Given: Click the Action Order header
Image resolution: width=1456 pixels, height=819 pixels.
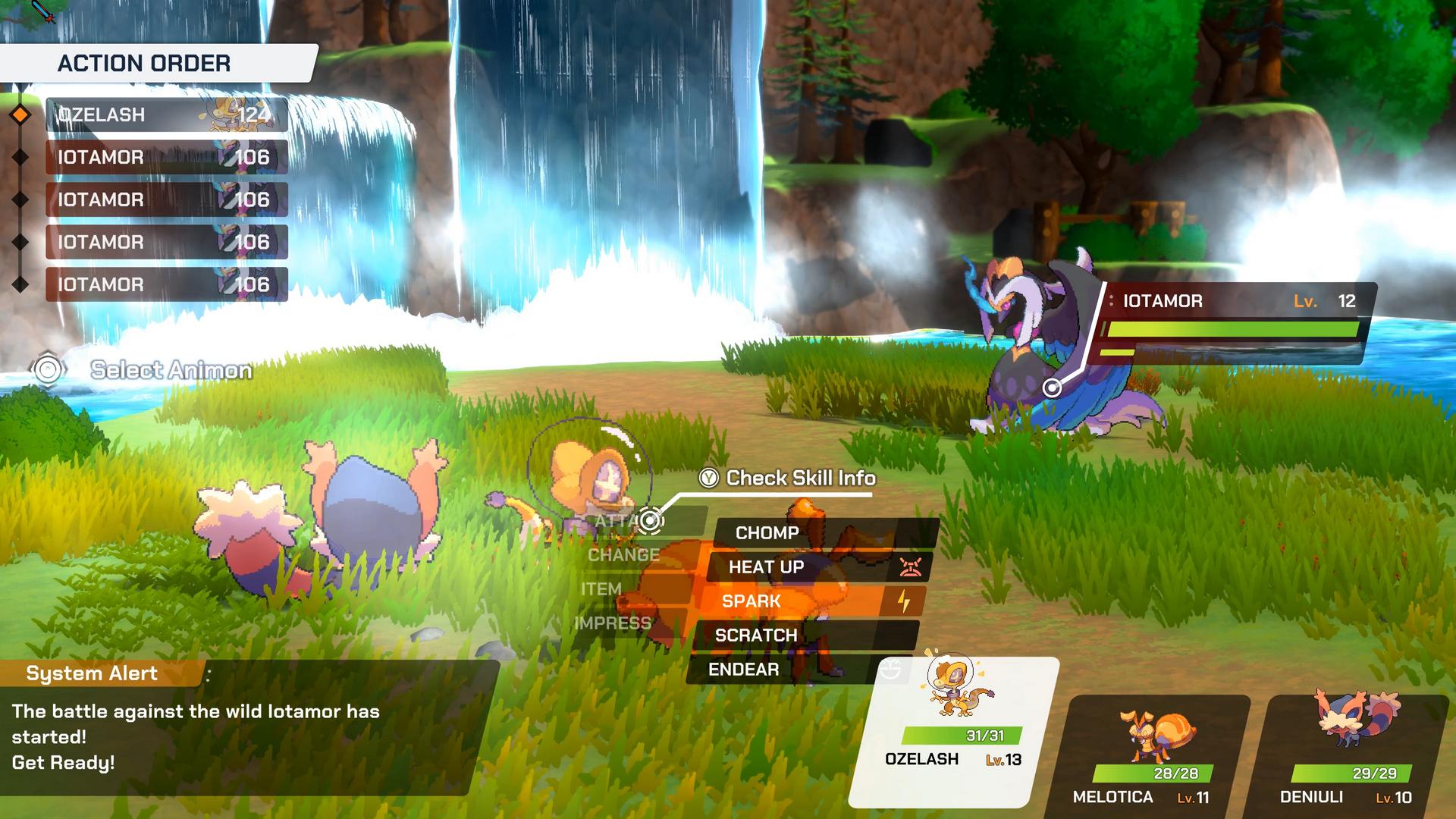Looking at the screenshot, I should coord(144,63).
